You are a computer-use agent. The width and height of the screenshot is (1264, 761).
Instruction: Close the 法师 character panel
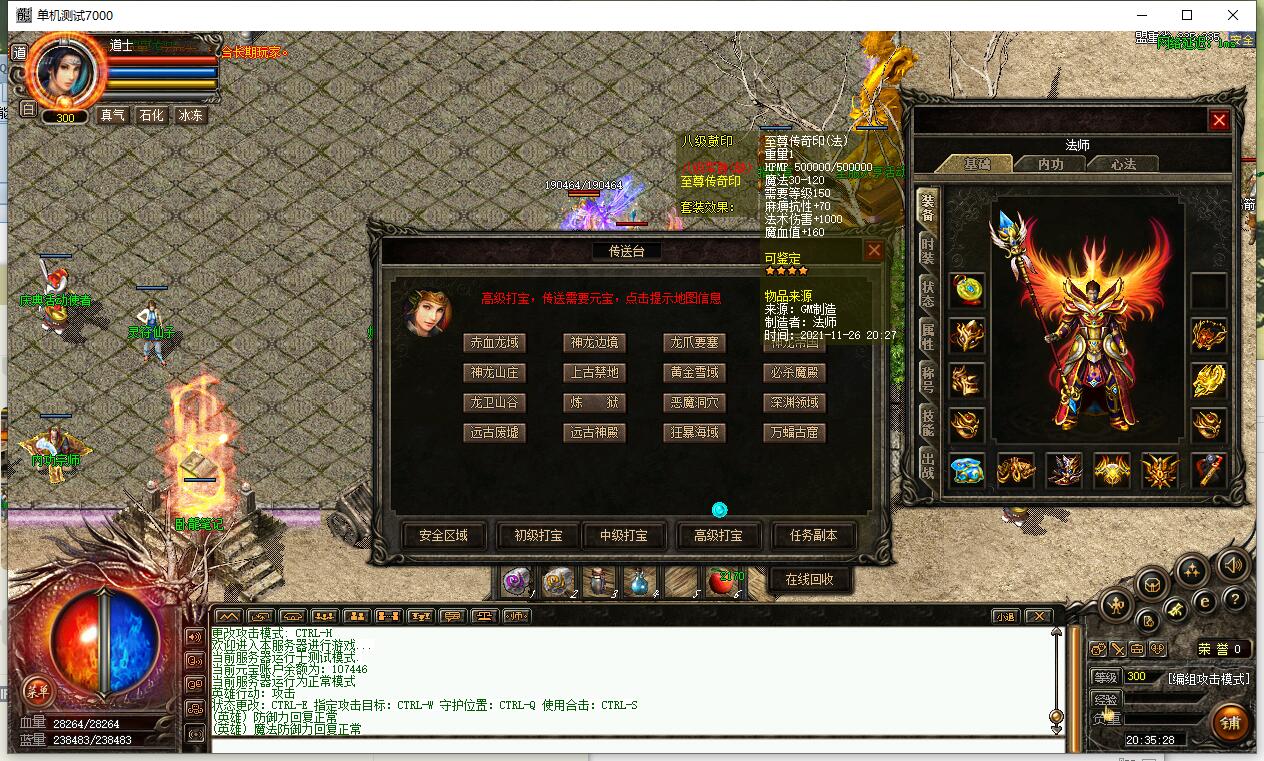tap(1218, 121)
